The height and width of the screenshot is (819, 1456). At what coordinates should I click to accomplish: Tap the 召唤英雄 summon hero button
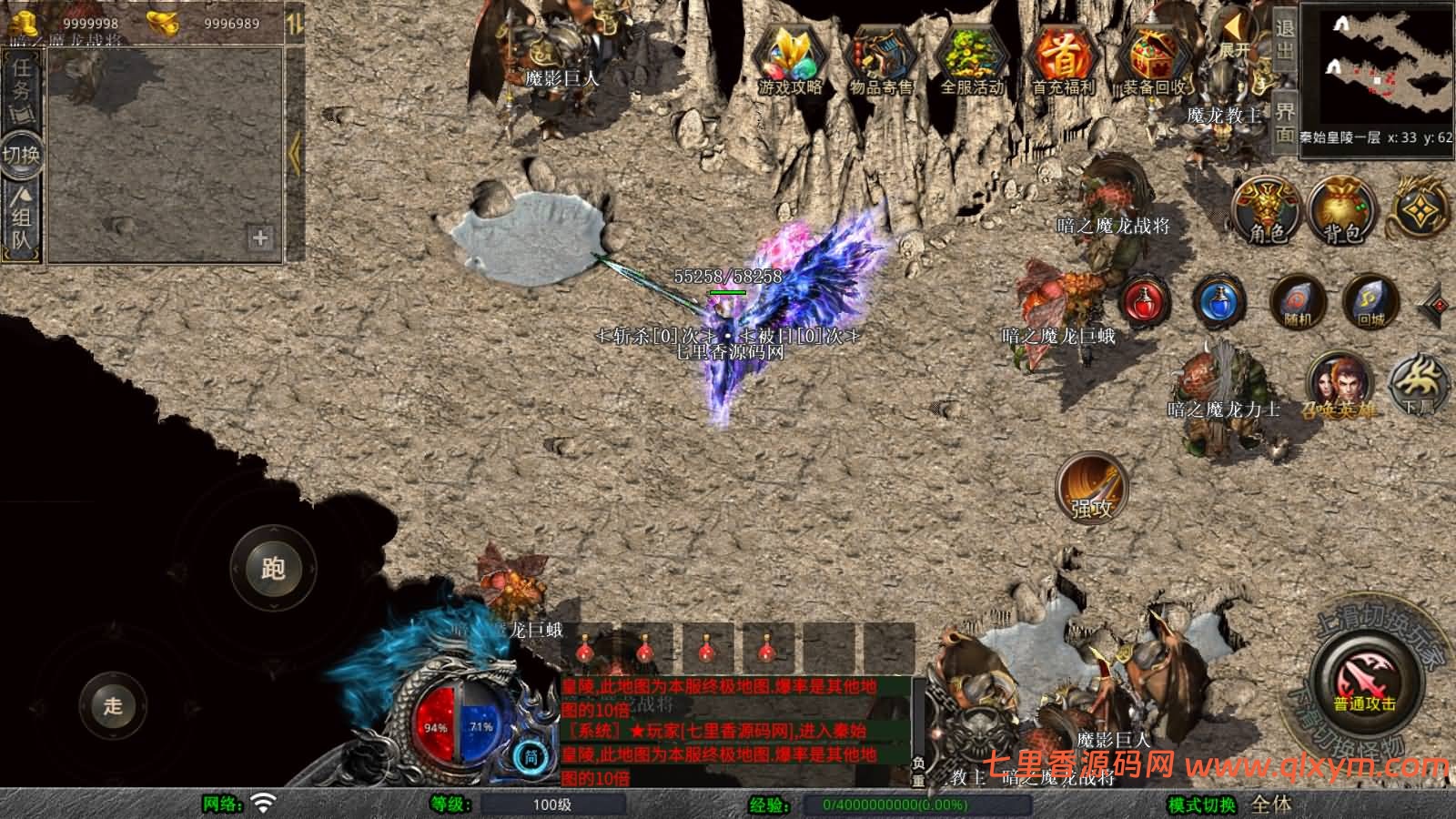coord(1338,384)
